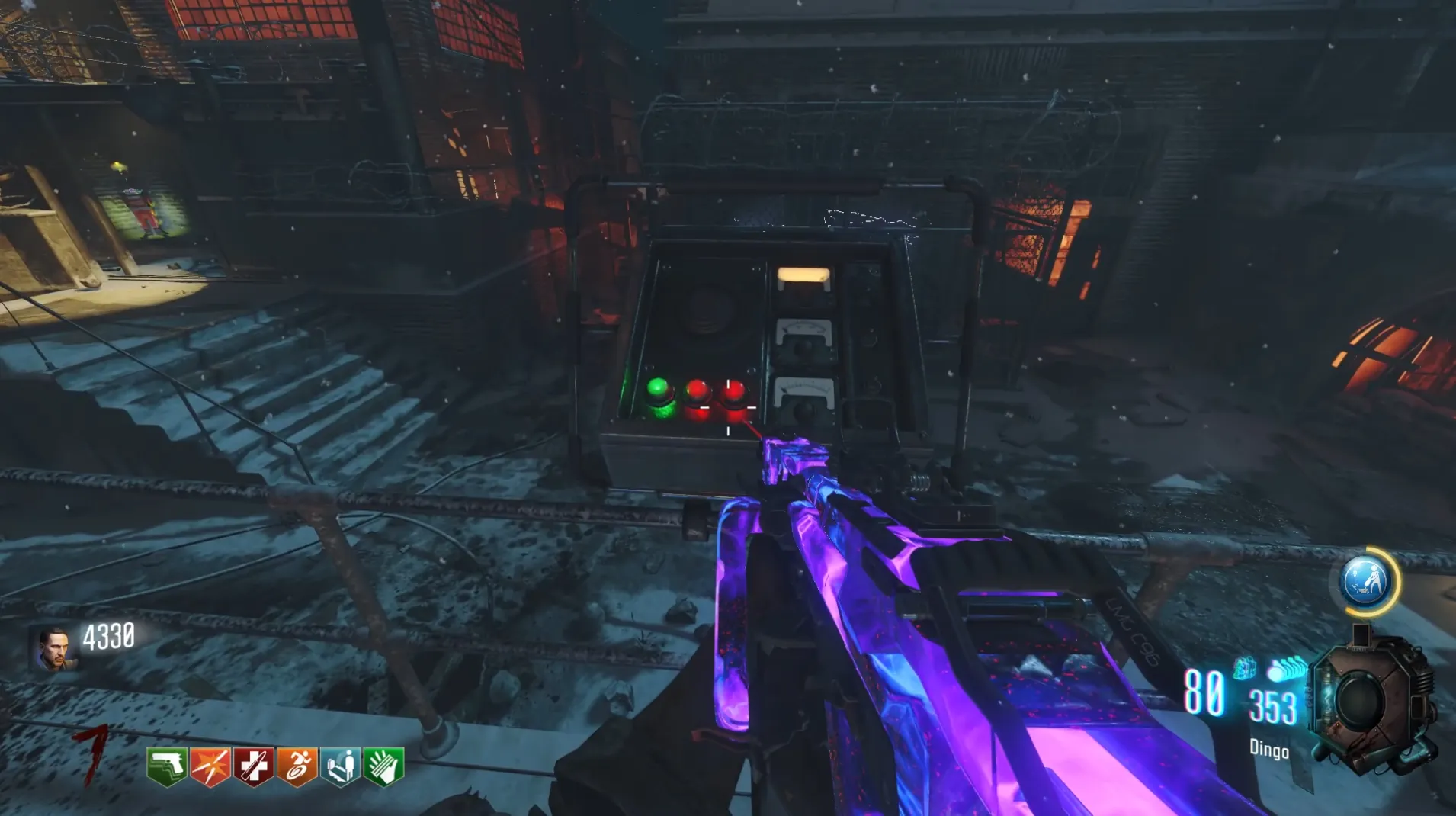Click the orange crossed-bullets Double Tap perk
This screenshot has width=1456, height=816.
tap(210, 766)
